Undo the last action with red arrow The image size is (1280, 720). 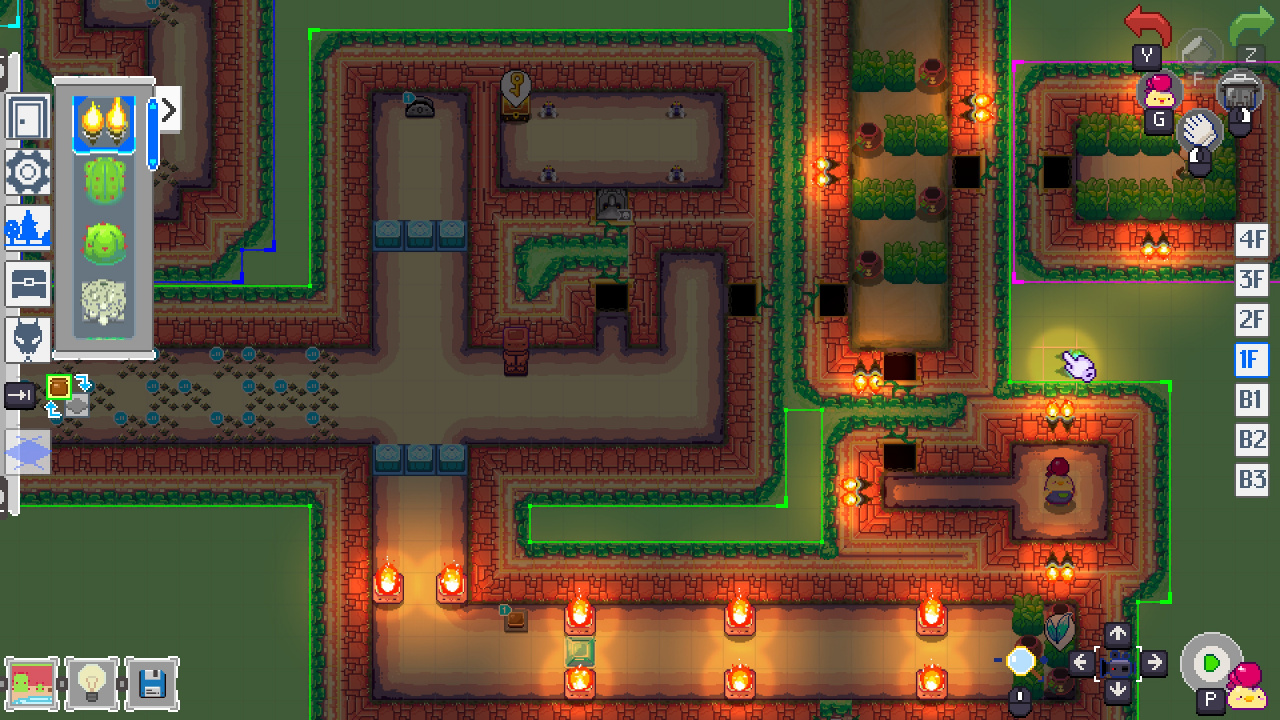(1147, 24)
